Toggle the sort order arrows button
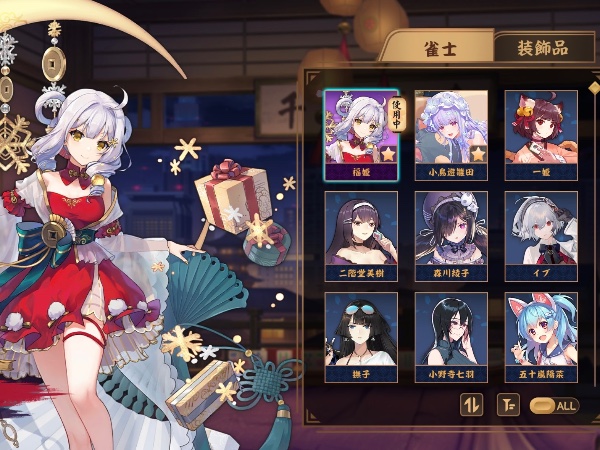This screenshot has height=450, width=600. click(471, 405)
